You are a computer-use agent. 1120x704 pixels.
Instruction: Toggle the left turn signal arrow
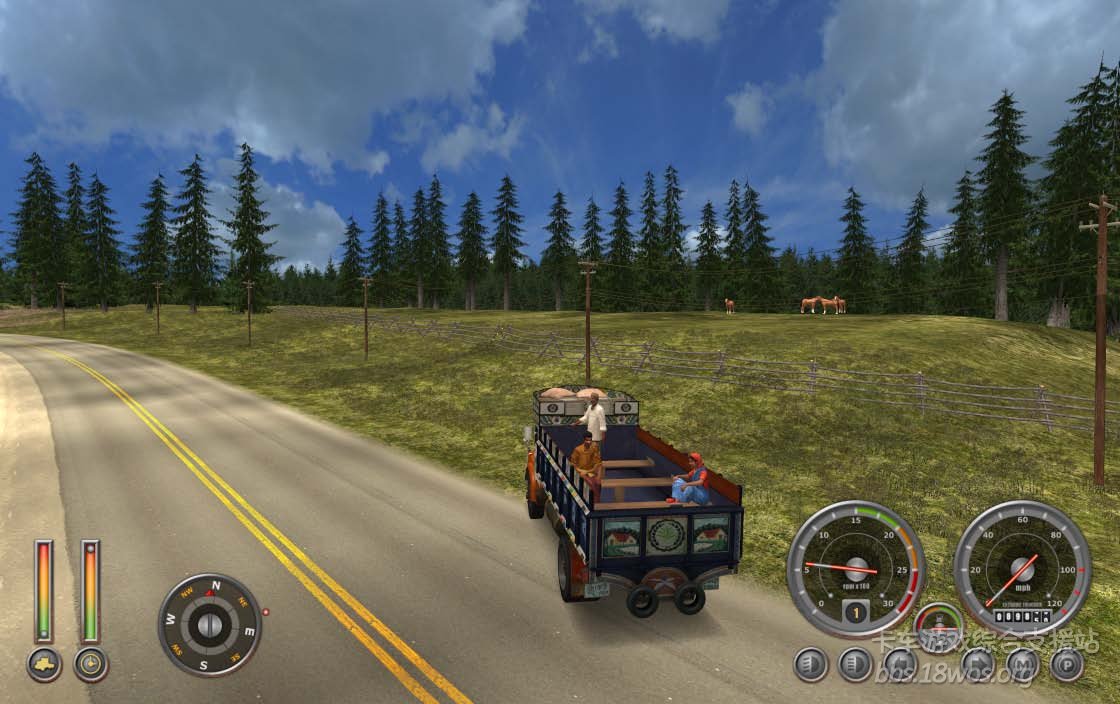[x=900, y=664]
